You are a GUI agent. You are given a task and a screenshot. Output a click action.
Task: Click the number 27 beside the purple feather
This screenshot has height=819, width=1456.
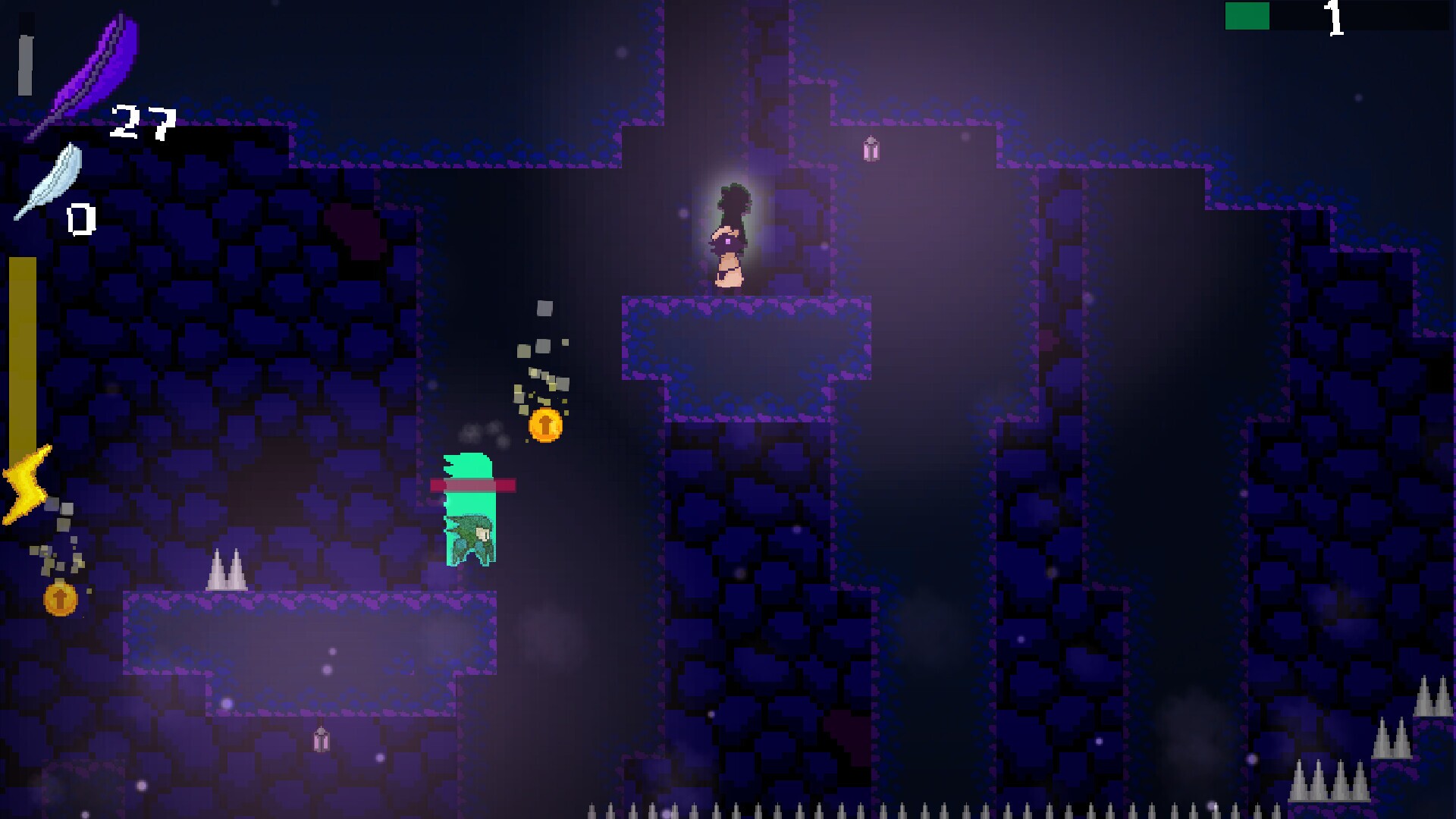(x=140, y=121)
